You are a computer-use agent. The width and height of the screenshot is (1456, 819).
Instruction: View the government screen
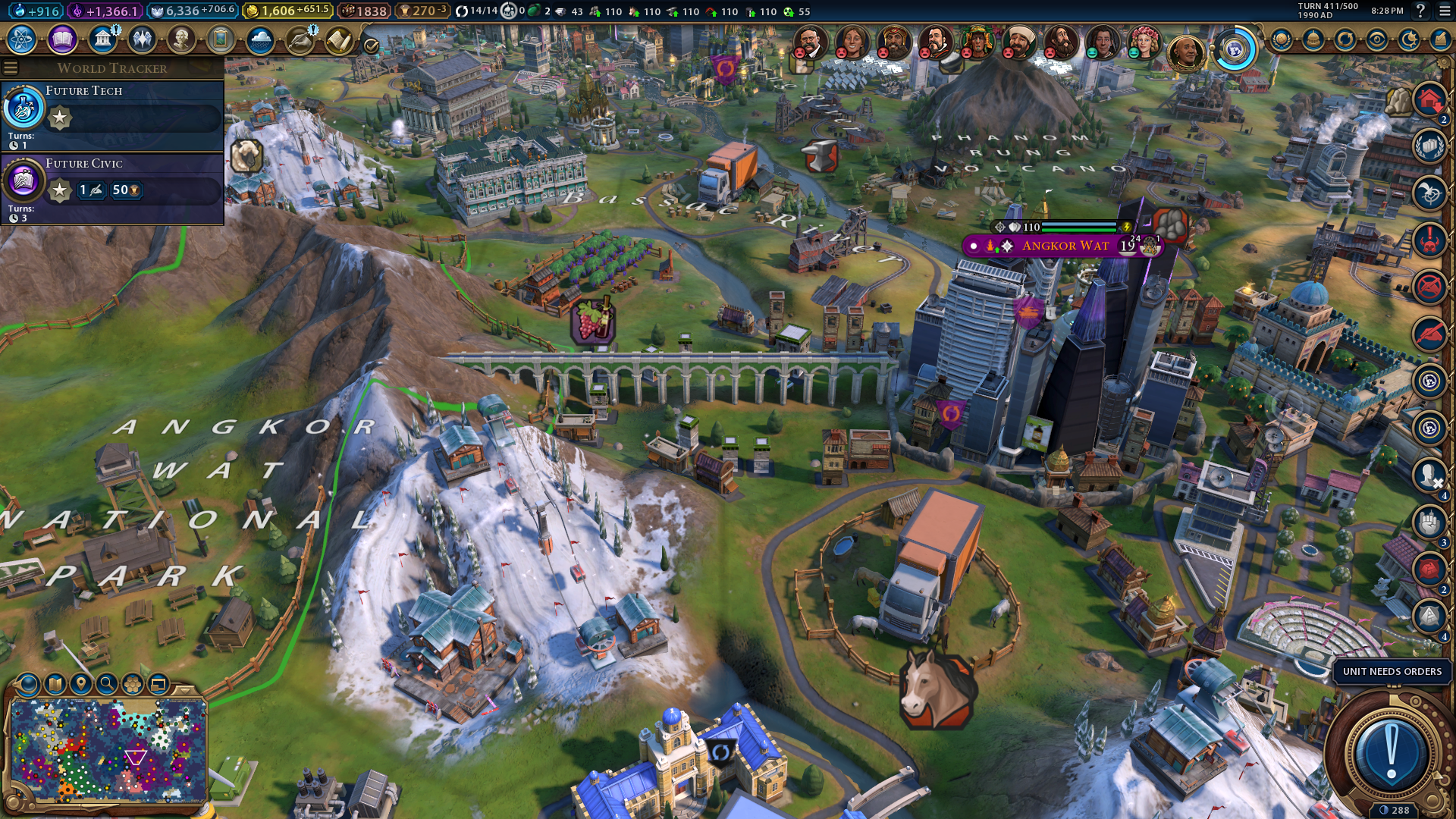[x=102, y=39]
